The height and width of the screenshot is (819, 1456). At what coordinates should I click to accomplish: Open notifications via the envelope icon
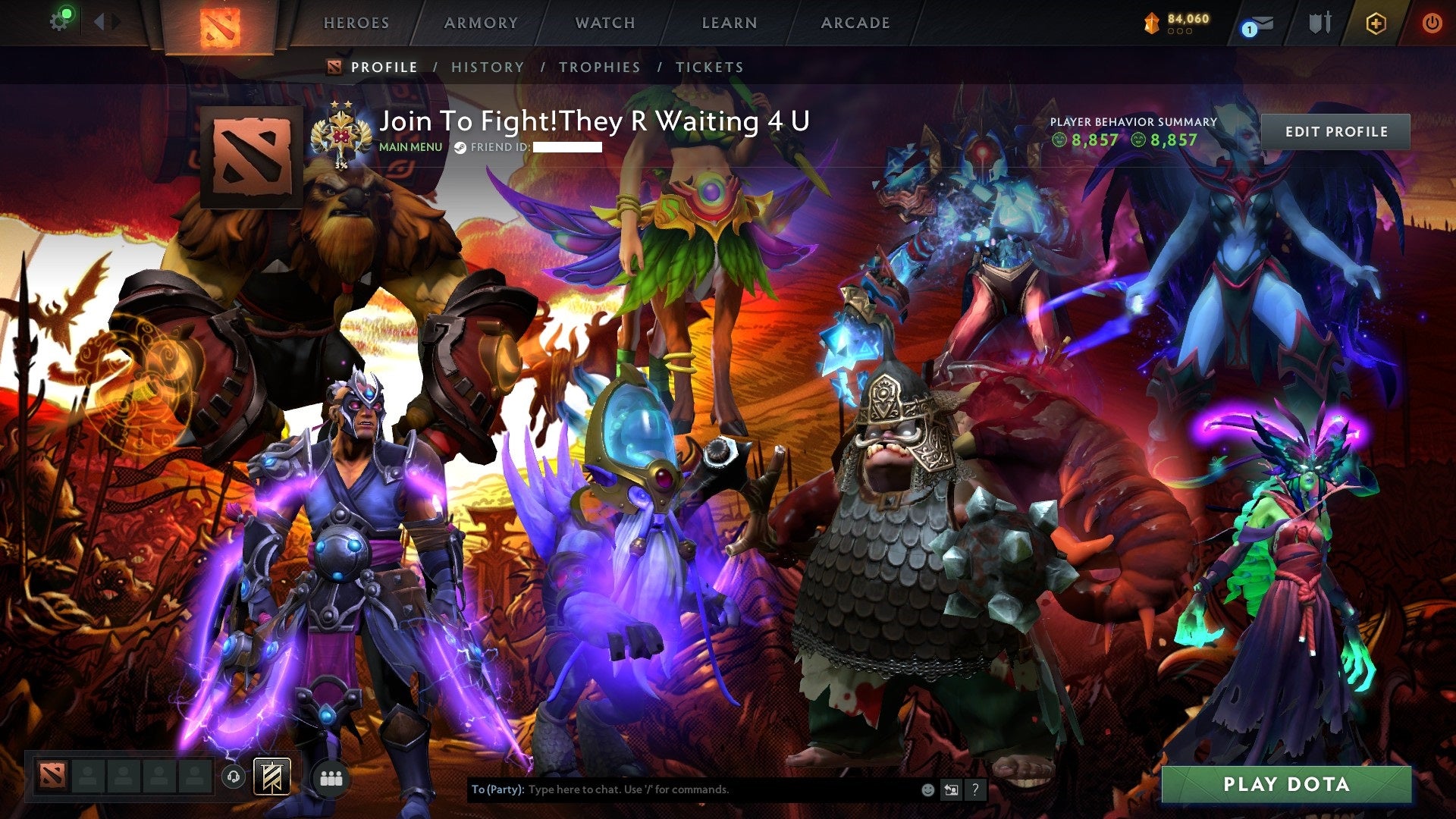(x=1265, y=23)
